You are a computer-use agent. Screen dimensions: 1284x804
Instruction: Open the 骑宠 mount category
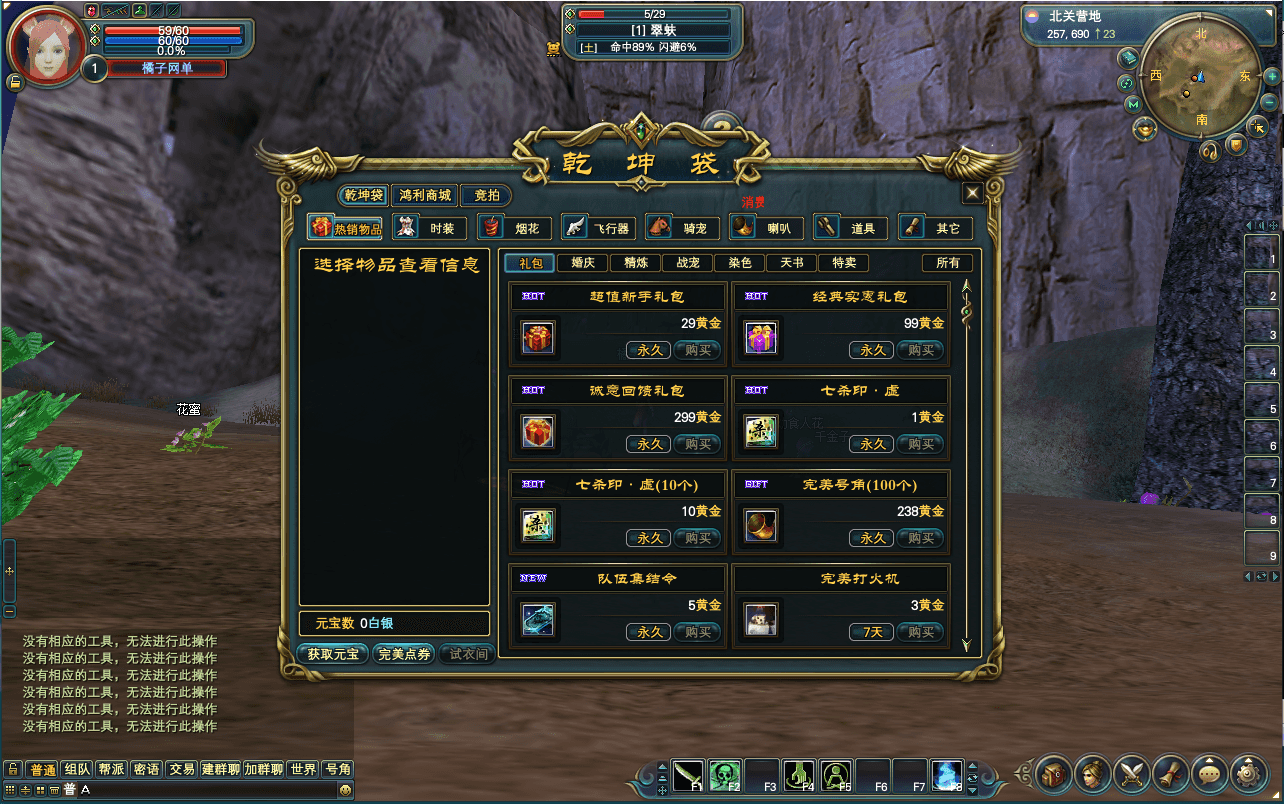coord(682,228)
